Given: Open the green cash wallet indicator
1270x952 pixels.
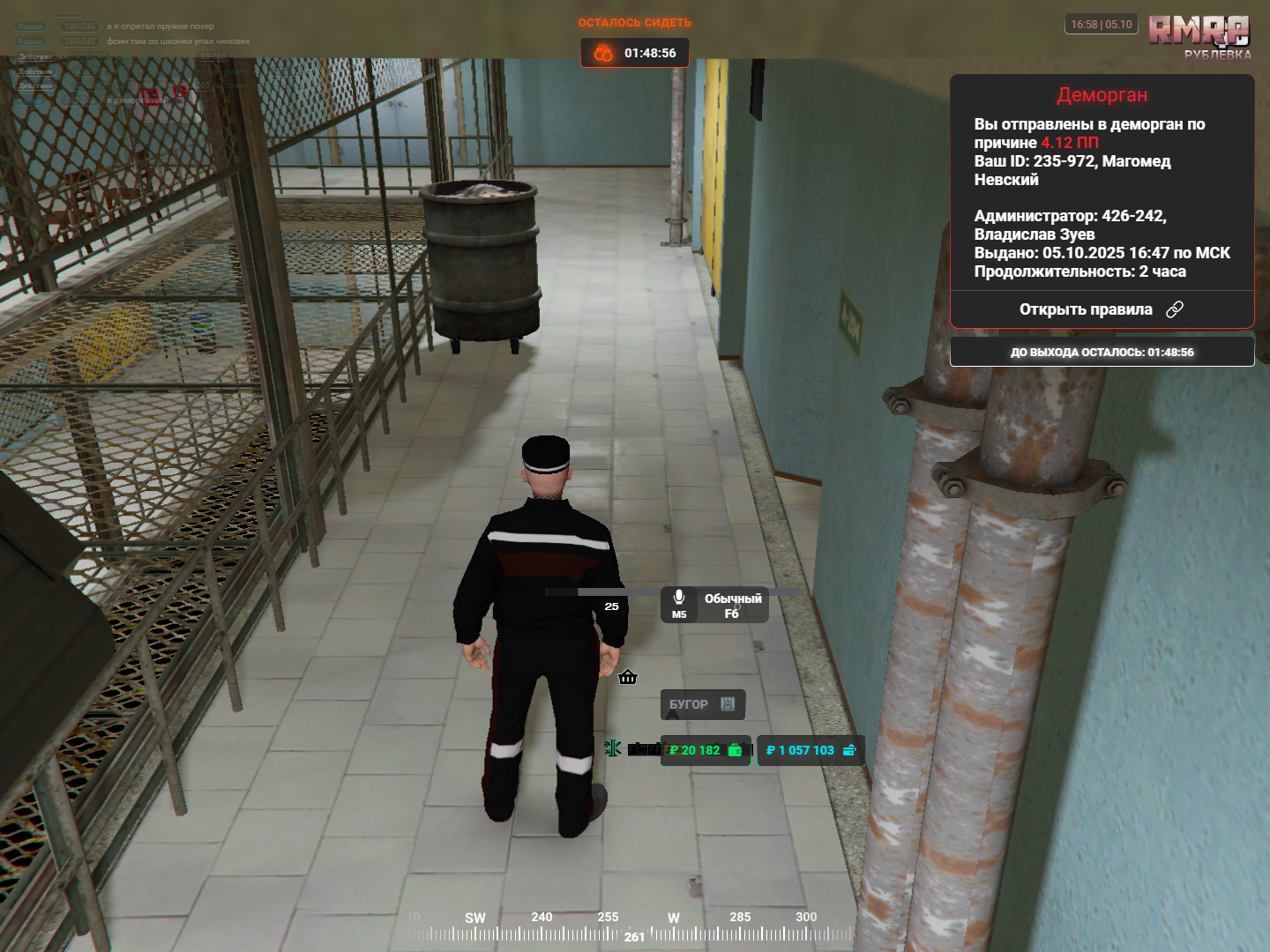Looking at the screenshot, I should (706, 750).
